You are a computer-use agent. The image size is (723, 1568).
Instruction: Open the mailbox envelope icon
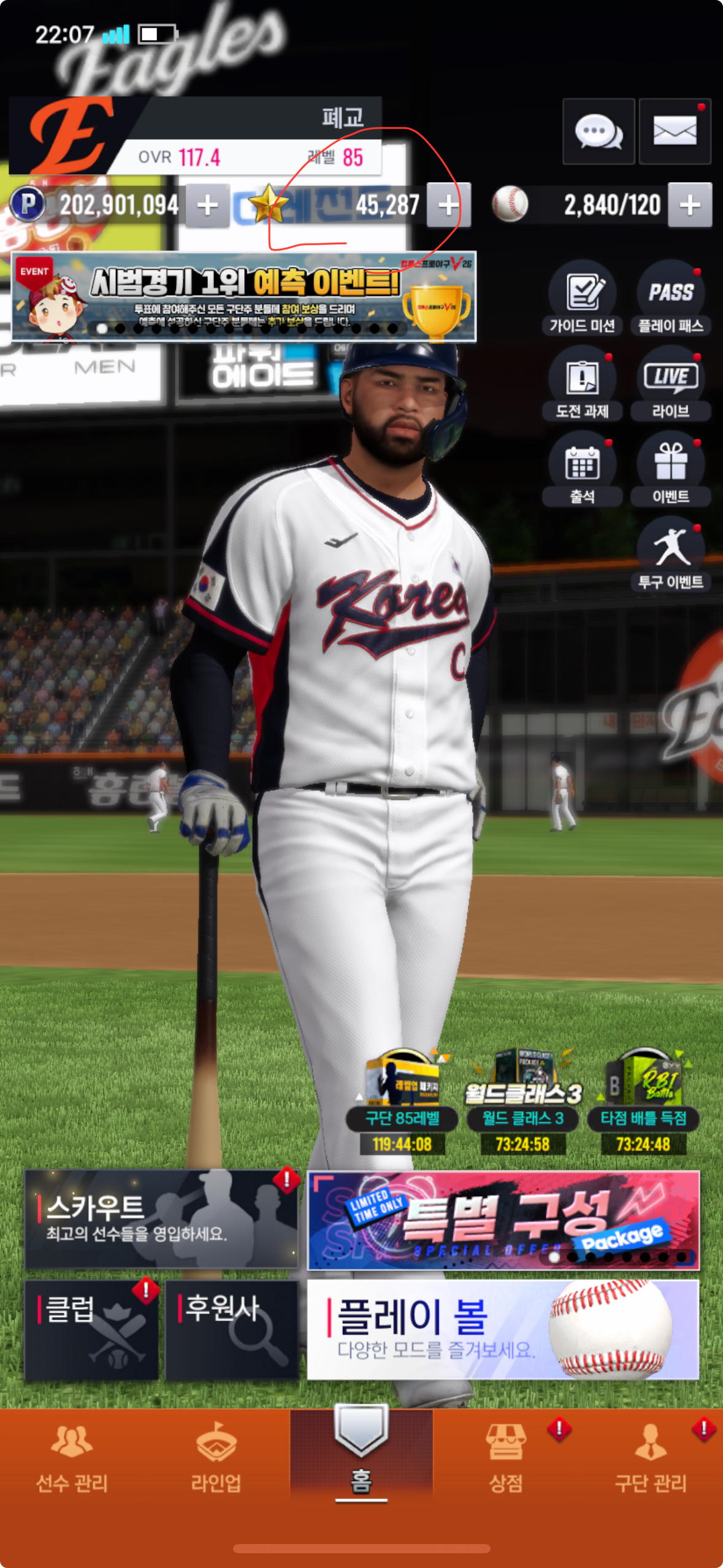[675, 131]
